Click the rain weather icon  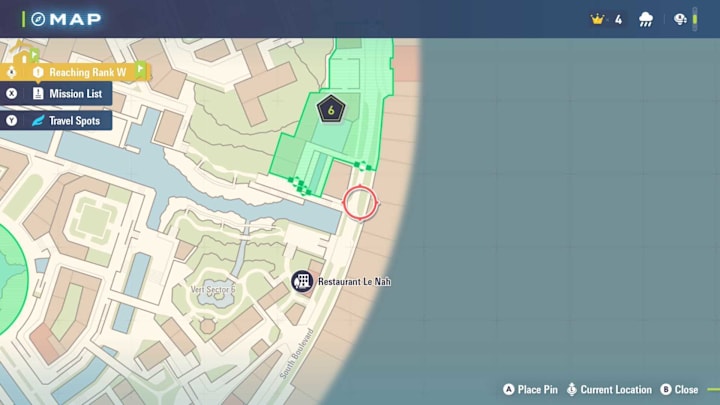646,19
